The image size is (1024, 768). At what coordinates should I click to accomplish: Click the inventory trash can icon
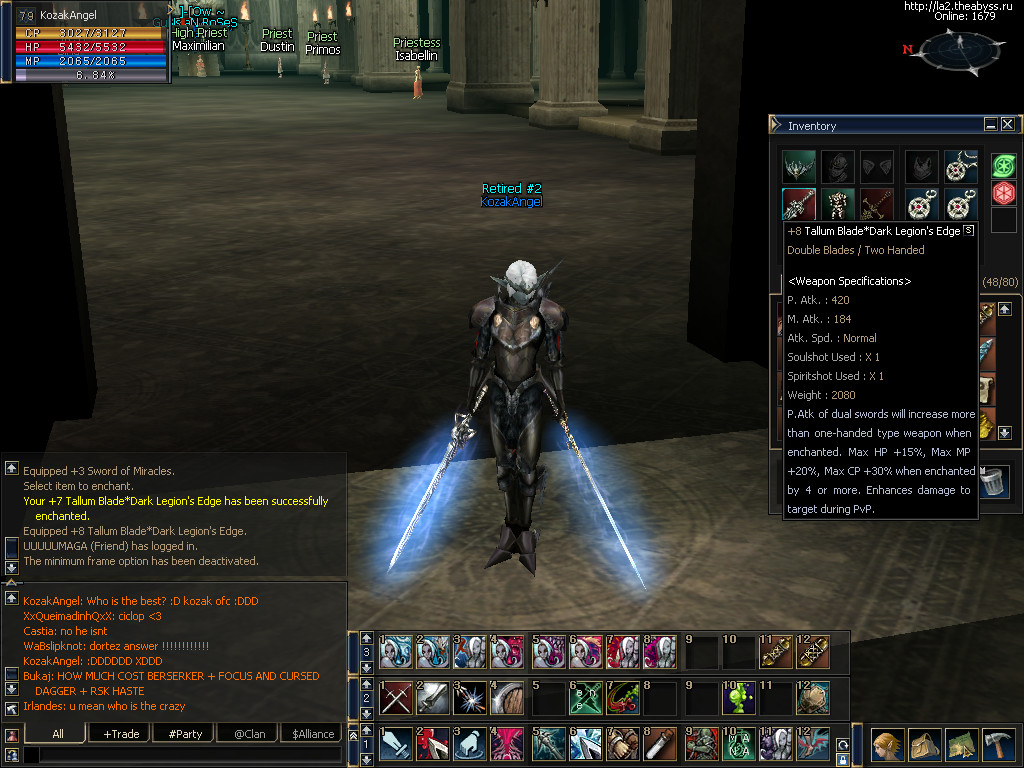992,482
